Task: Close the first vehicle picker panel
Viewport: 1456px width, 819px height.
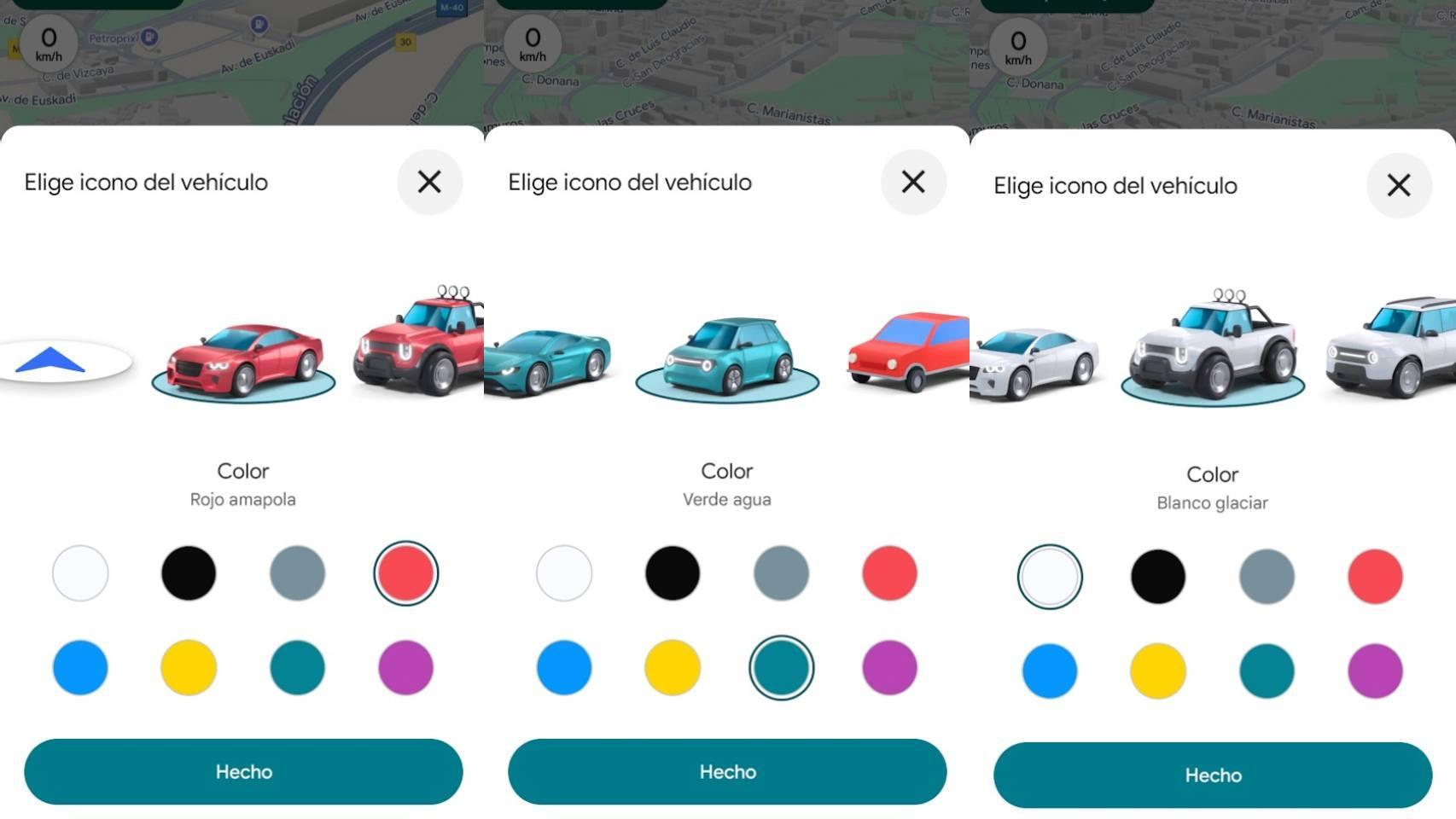Action: (x=429, y=182)
